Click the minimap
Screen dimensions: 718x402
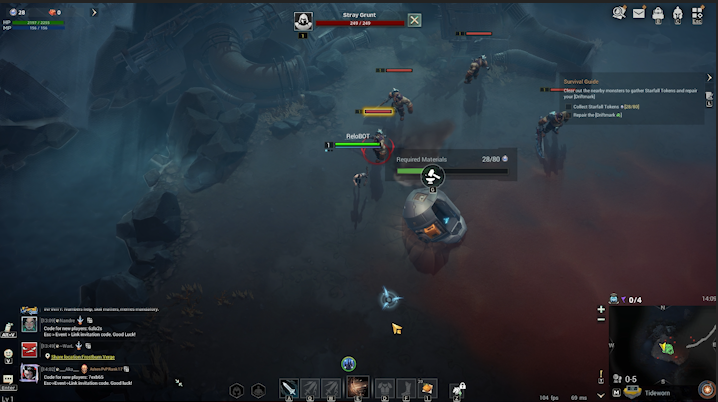pyautogui.click(x=663, y=345)
